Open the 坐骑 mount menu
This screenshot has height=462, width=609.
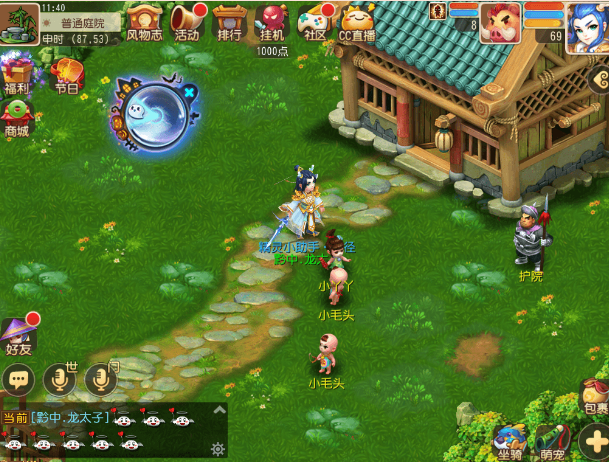click(509, 442)
